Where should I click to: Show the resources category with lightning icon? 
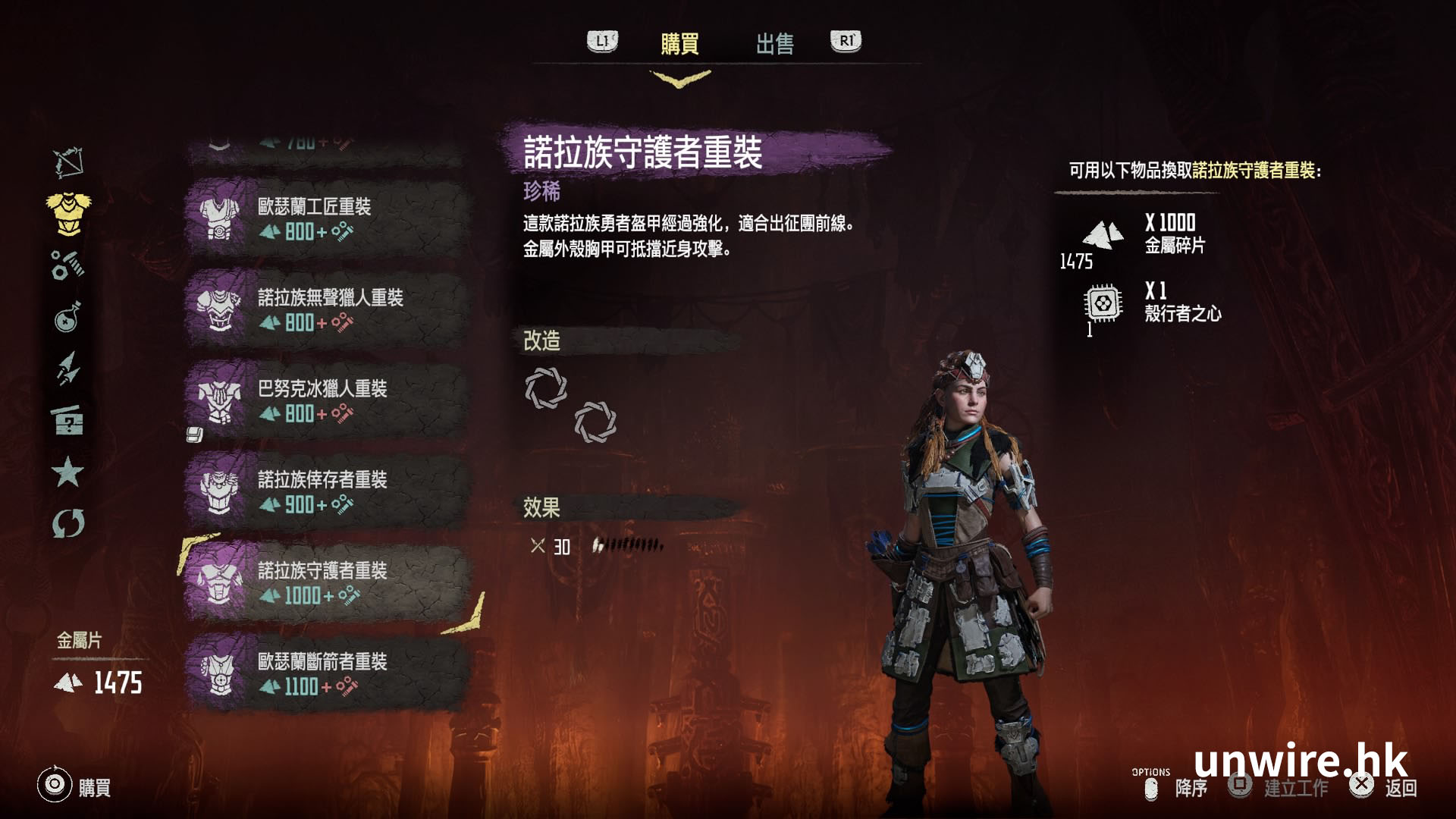(x=68, y=369)
